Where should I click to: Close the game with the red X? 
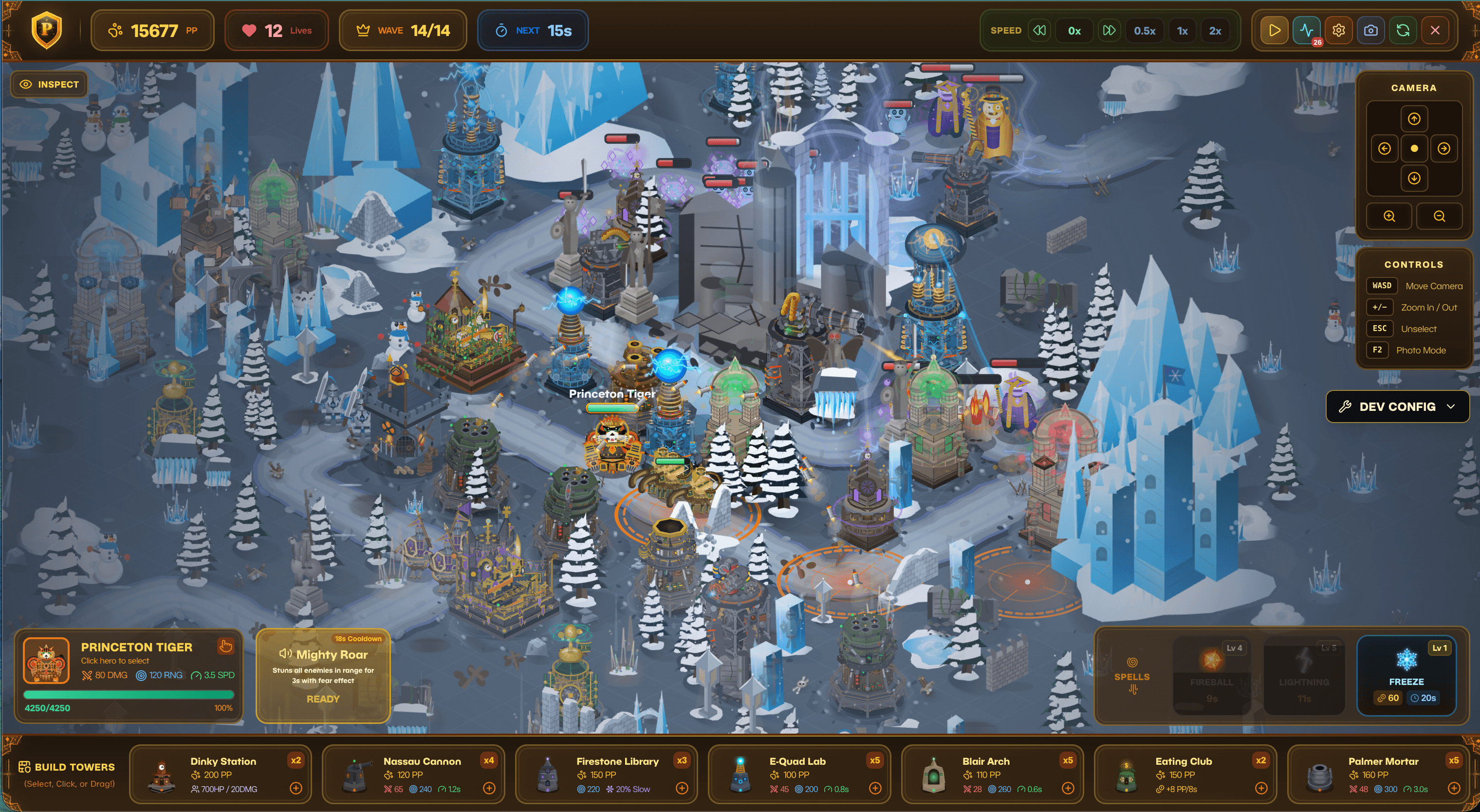point(1435,31)
